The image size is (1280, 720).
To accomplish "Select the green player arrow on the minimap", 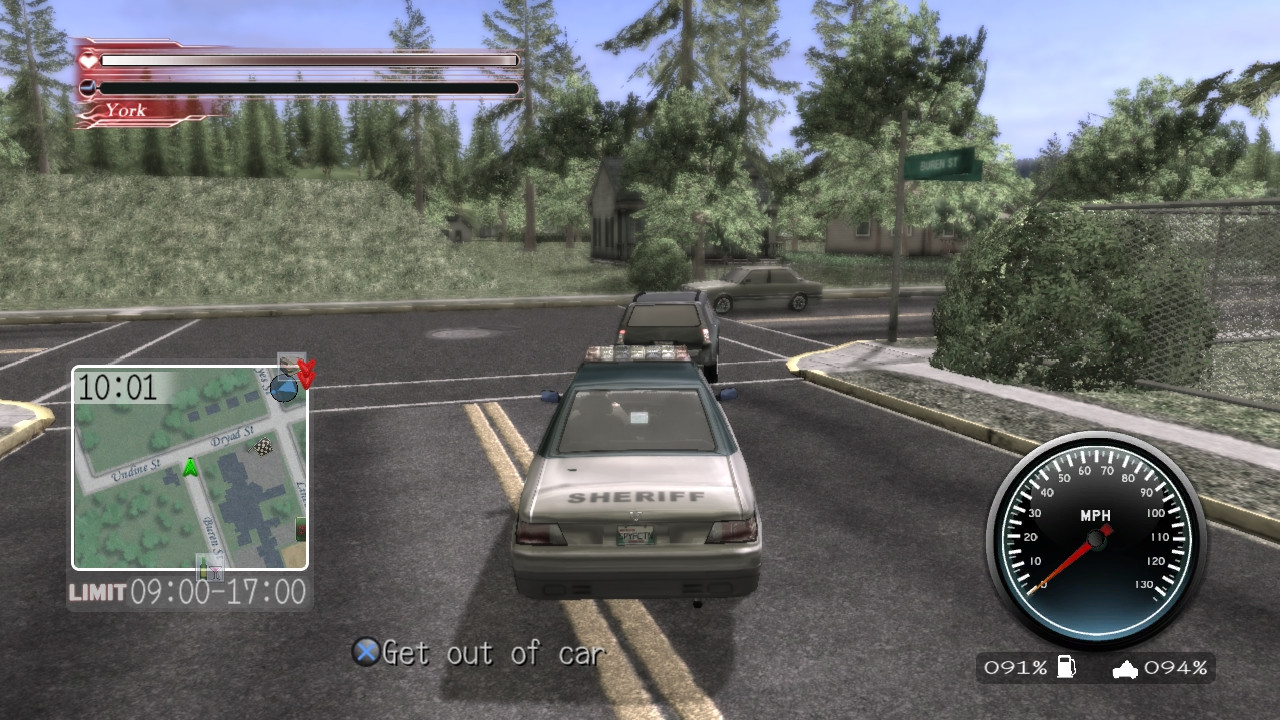I will 190,466.
